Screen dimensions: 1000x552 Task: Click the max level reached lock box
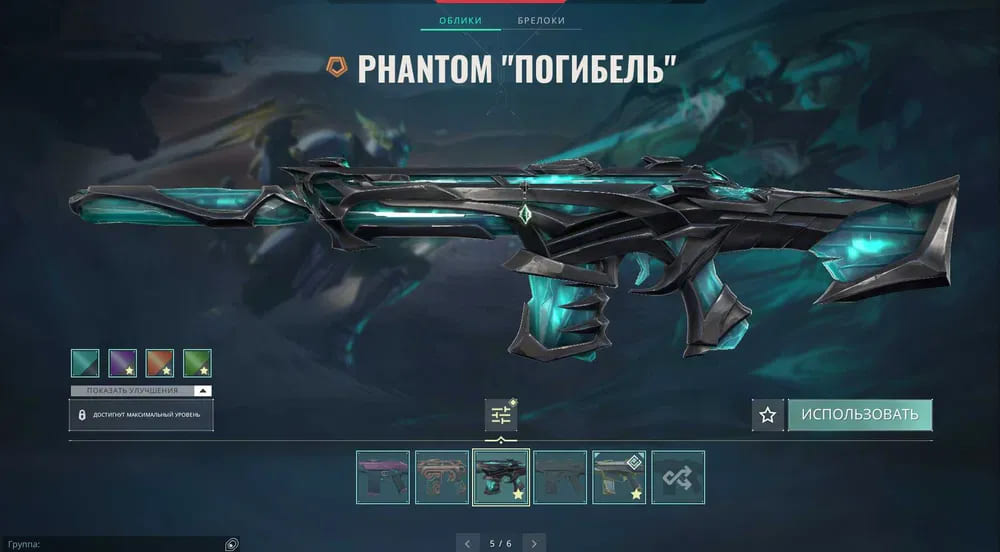(141, 414)
